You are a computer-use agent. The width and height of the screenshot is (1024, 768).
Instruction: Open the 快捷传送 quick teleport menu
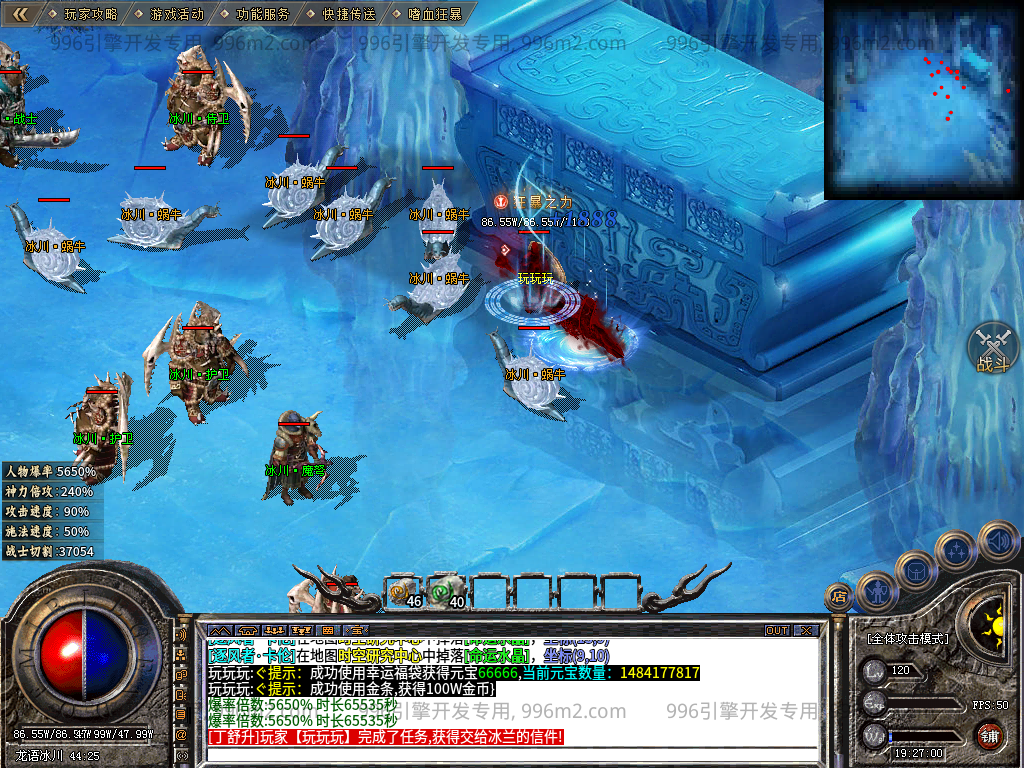pos(349,14)
